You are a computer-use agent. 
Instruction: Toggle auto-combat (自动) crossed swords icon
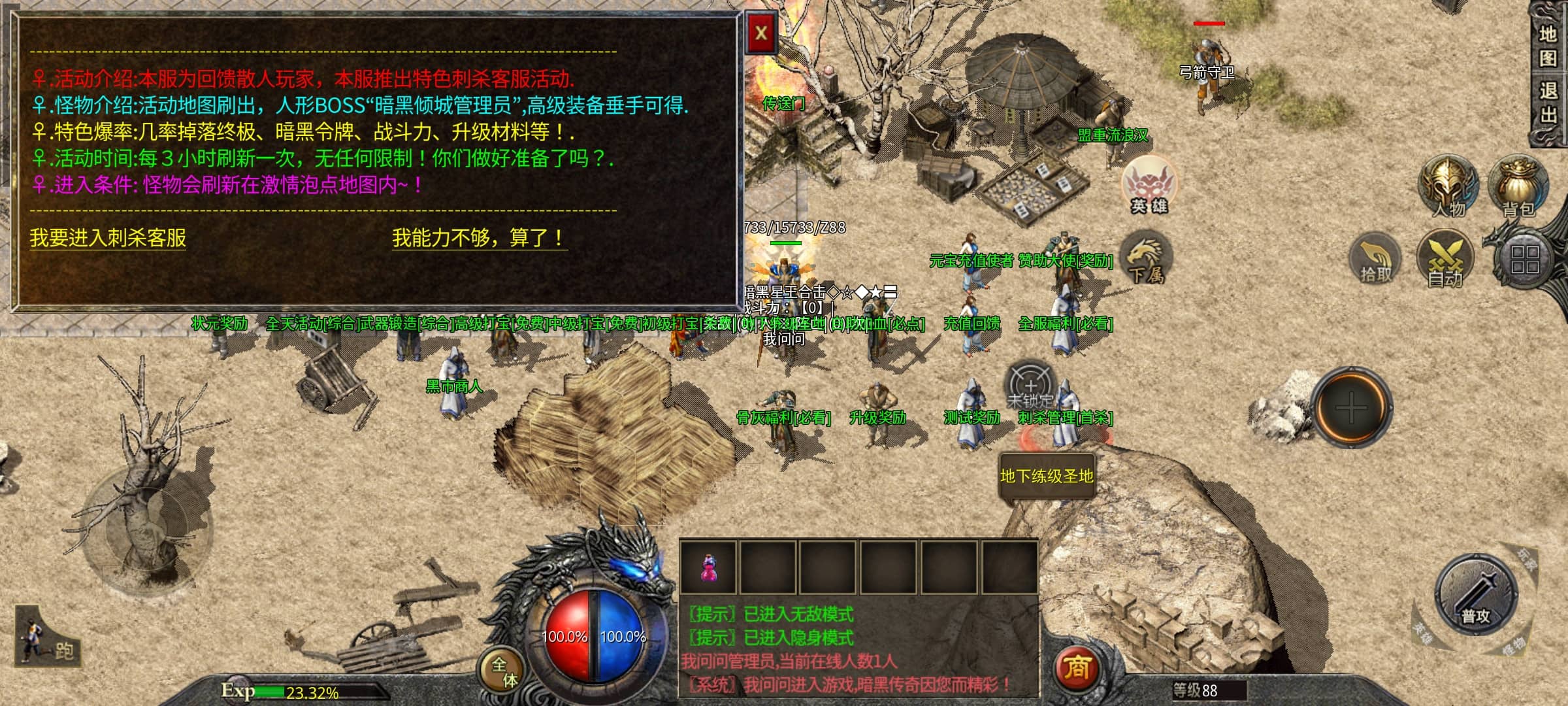(x=1445, y=259)
